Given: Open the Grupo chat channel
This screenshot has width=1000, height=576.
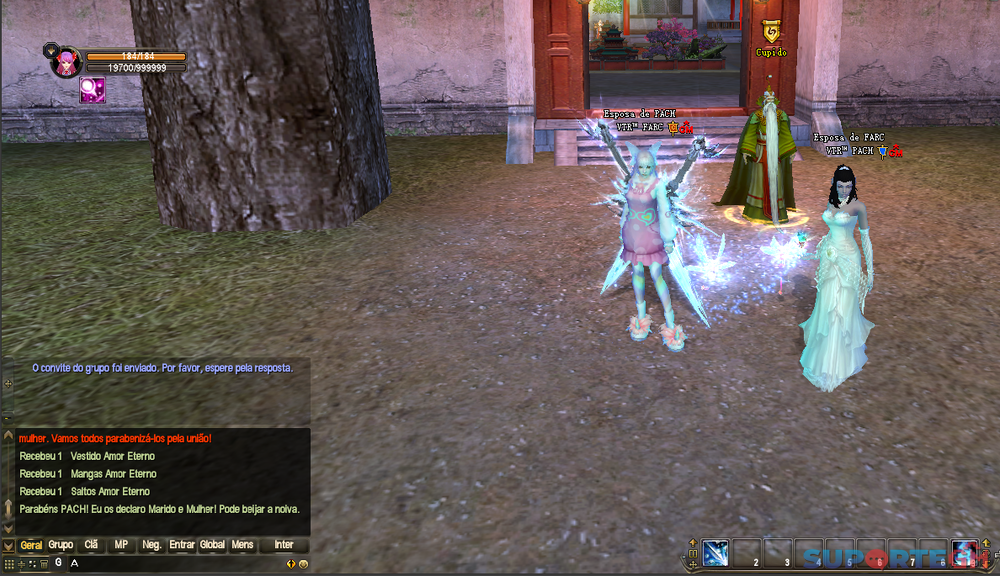Looking at the screenshot, I should pyautogui.click(x=61, y=545).
